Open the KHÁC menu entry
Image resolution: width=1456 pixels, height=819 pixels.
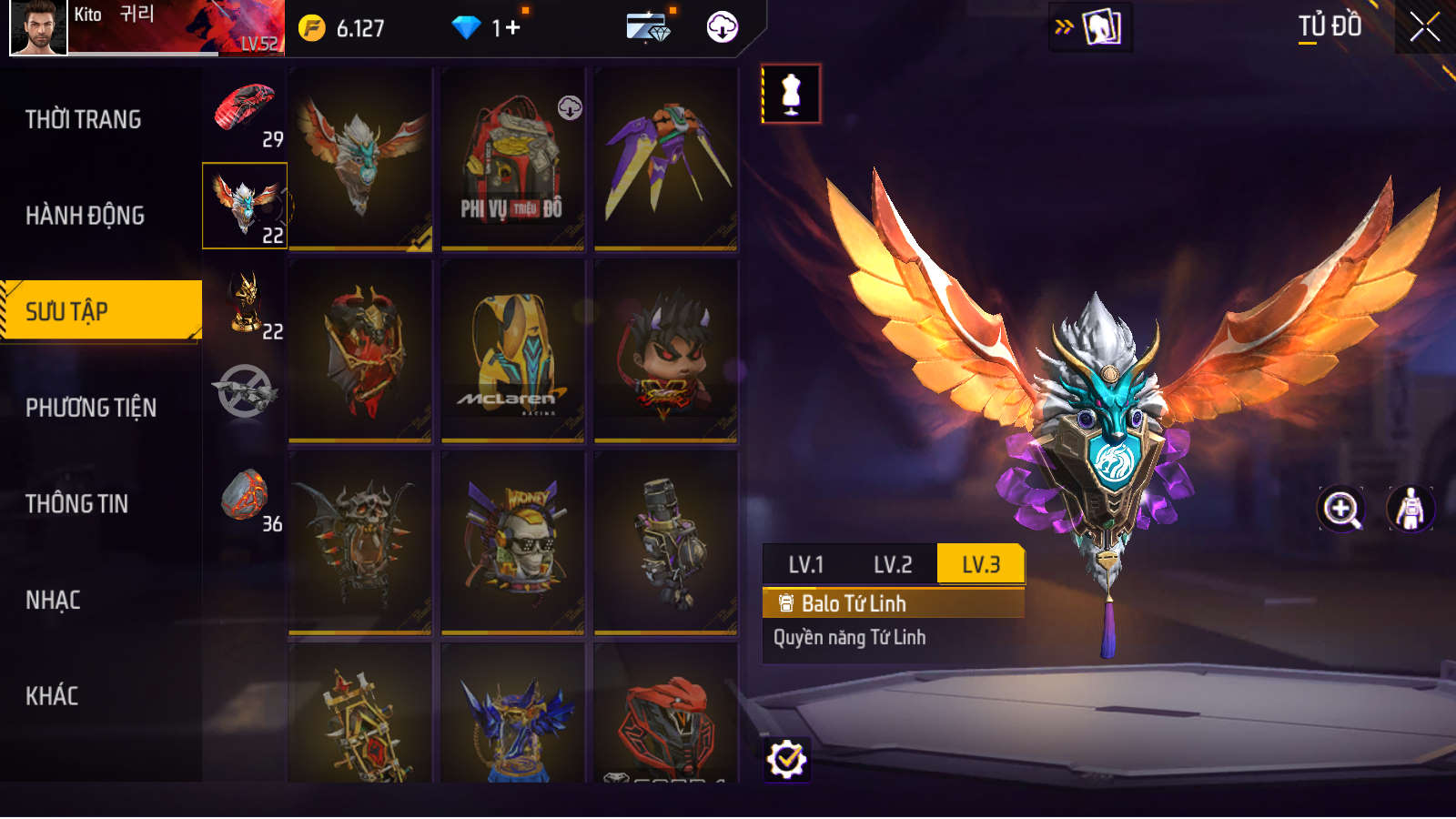click(x=53, y=696)
